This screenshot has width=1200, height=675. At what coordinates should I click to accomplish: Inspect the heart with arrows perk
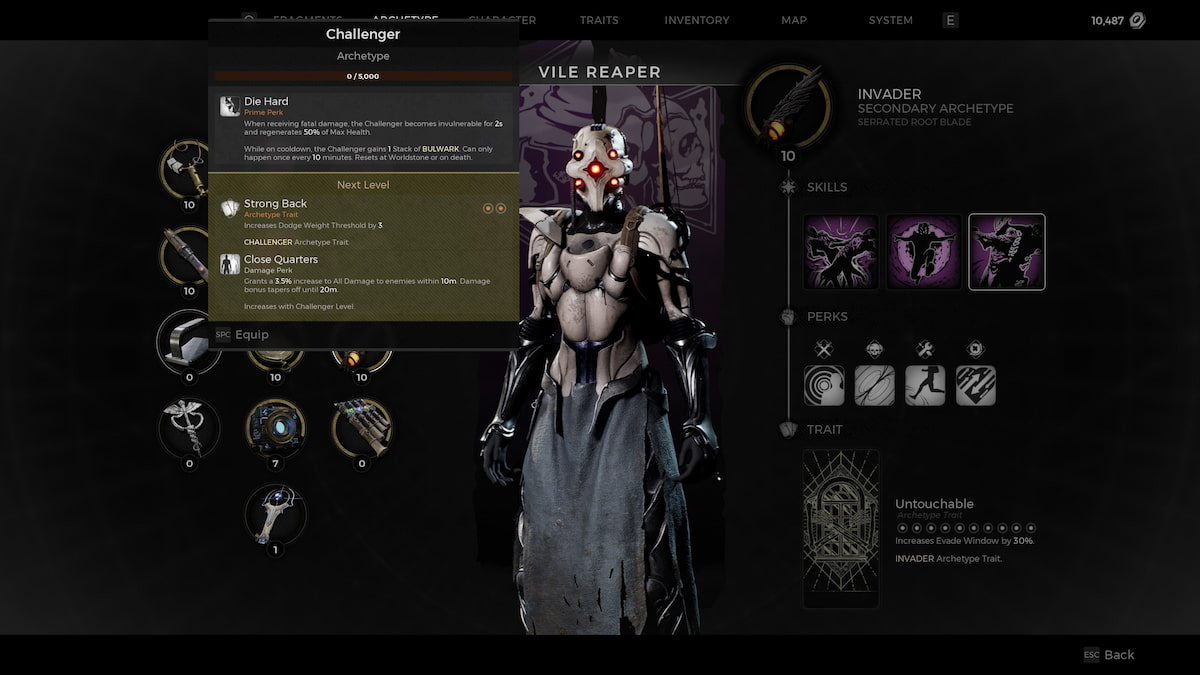coord(975,385)
